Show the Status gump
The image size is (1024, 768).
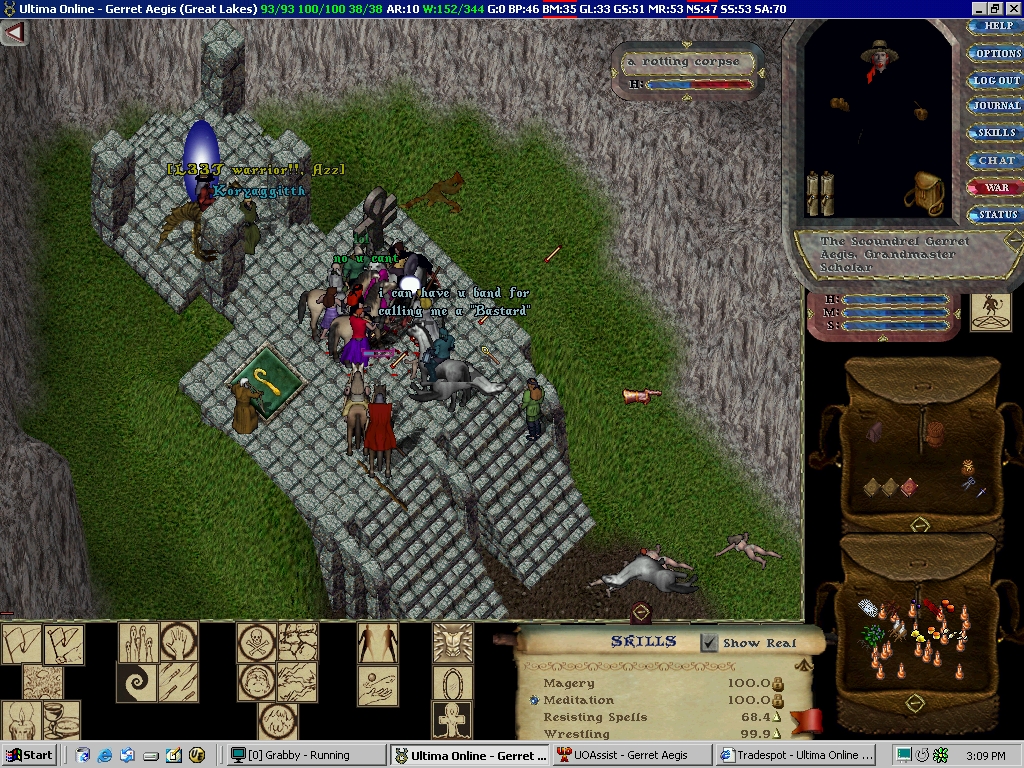[994, 214]
